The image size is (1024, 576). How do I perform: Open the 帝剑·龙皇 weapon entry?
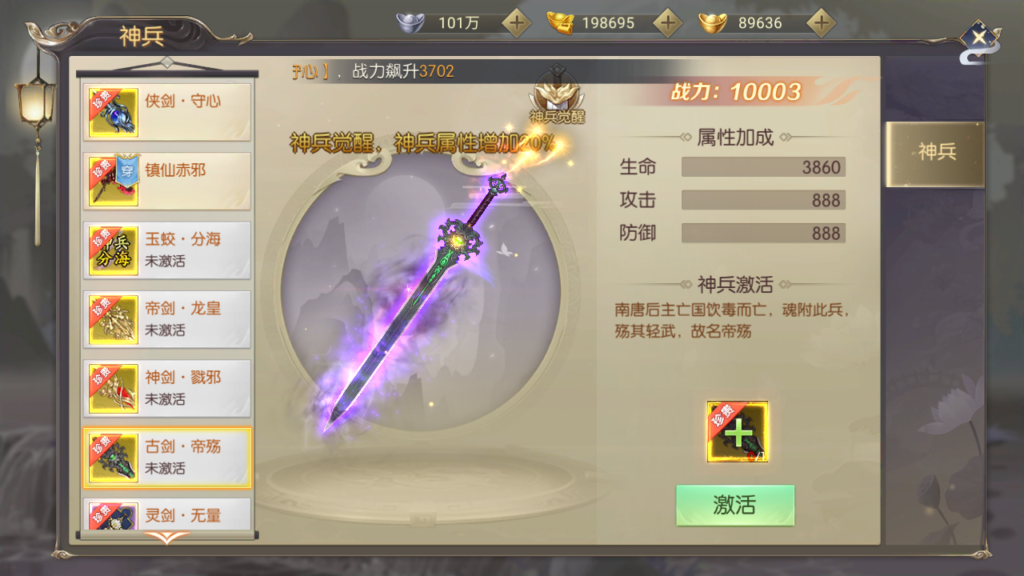(167, 318)
